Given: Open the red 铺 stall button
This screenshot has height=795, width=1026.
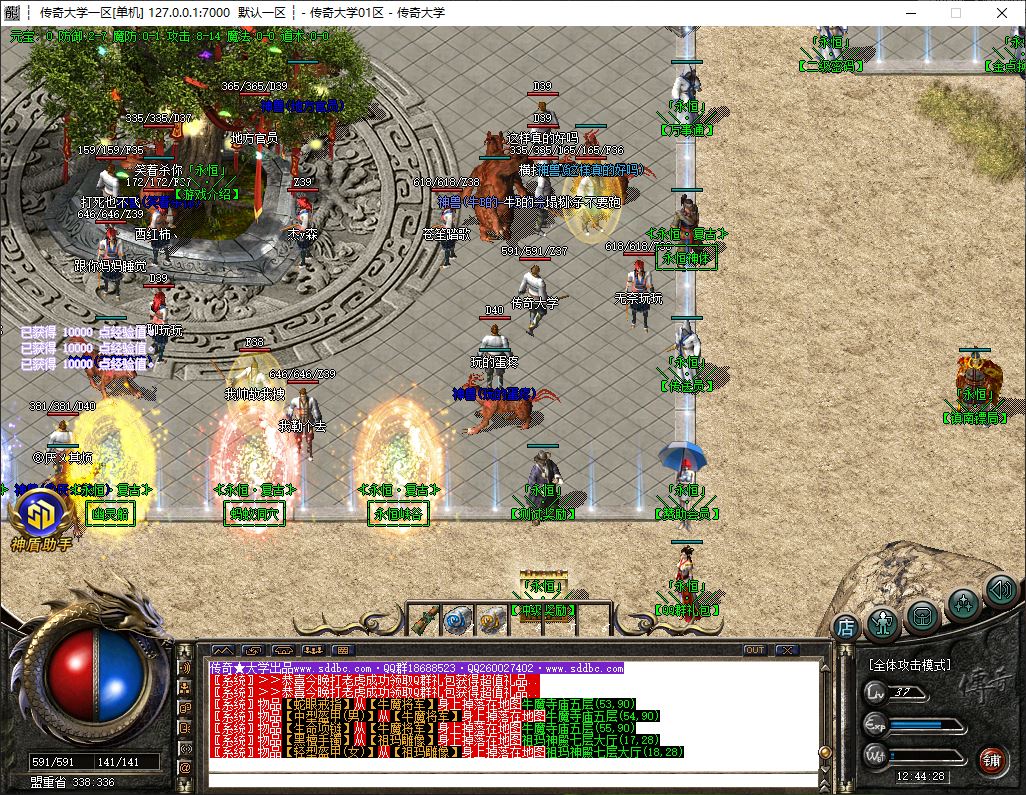Looking at the screenshot, I should 991,759.
